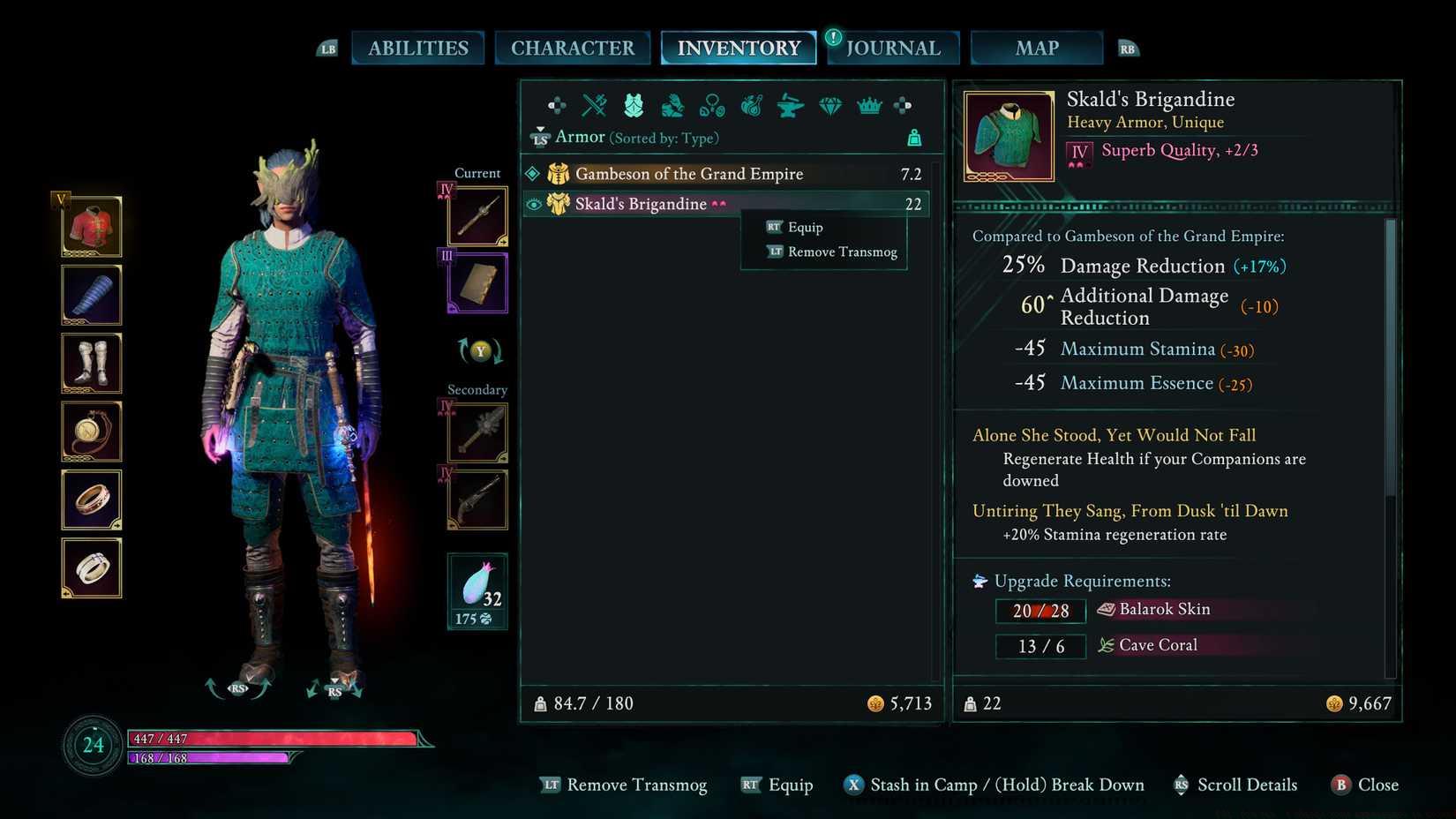The height and width of the screenshot is (819, 1456).
Task: Toggle the diamond marker on Gambeson entry
Action: tap(535, 174)
